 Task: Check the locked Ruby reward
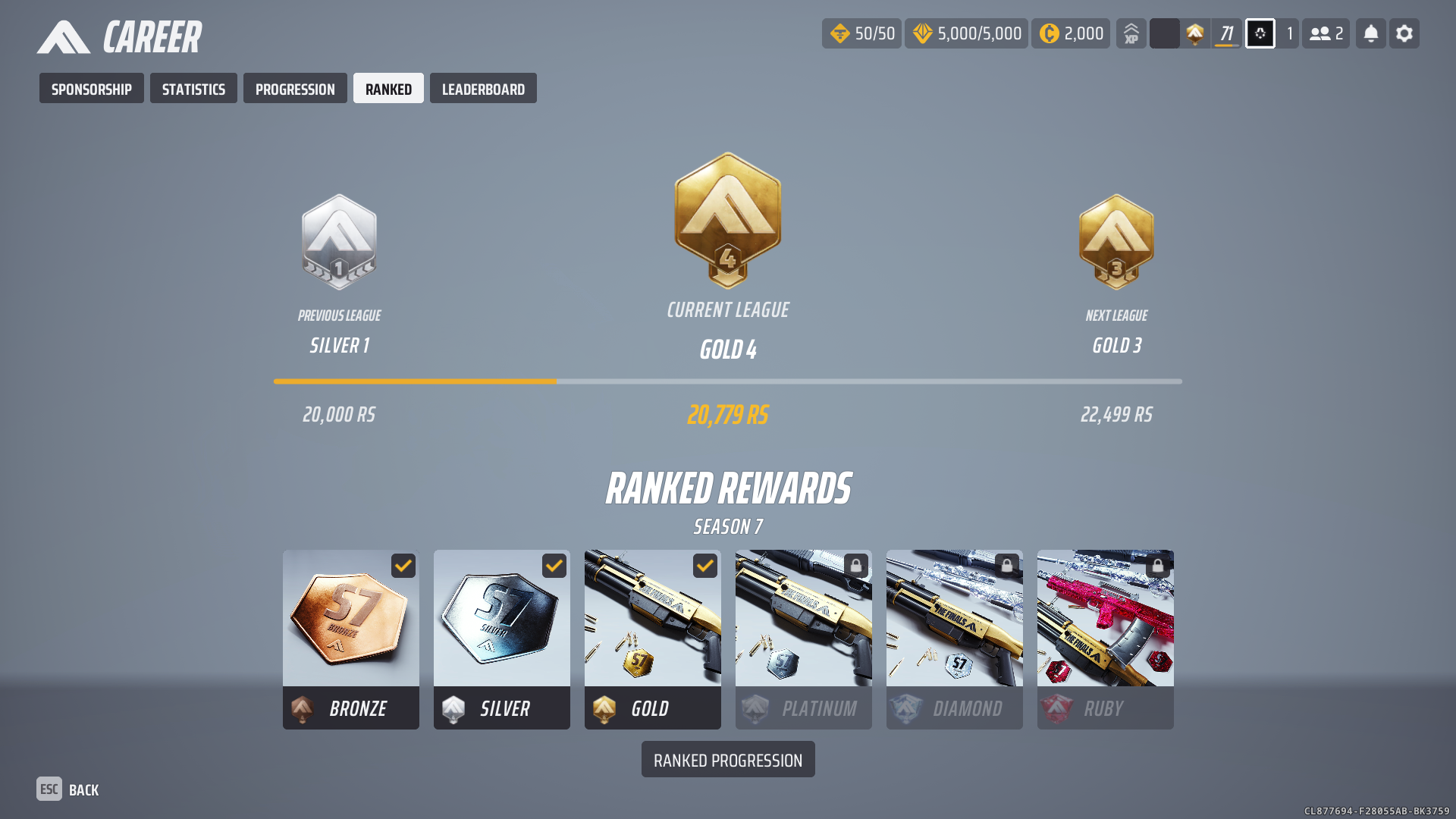pos(1106,639)
